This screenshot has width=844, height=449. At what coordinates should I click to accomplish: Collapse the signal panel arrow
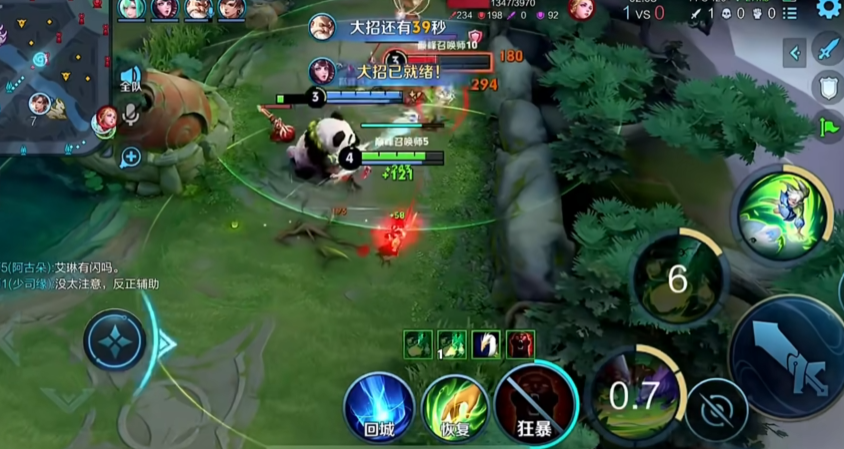coord(795,52)
